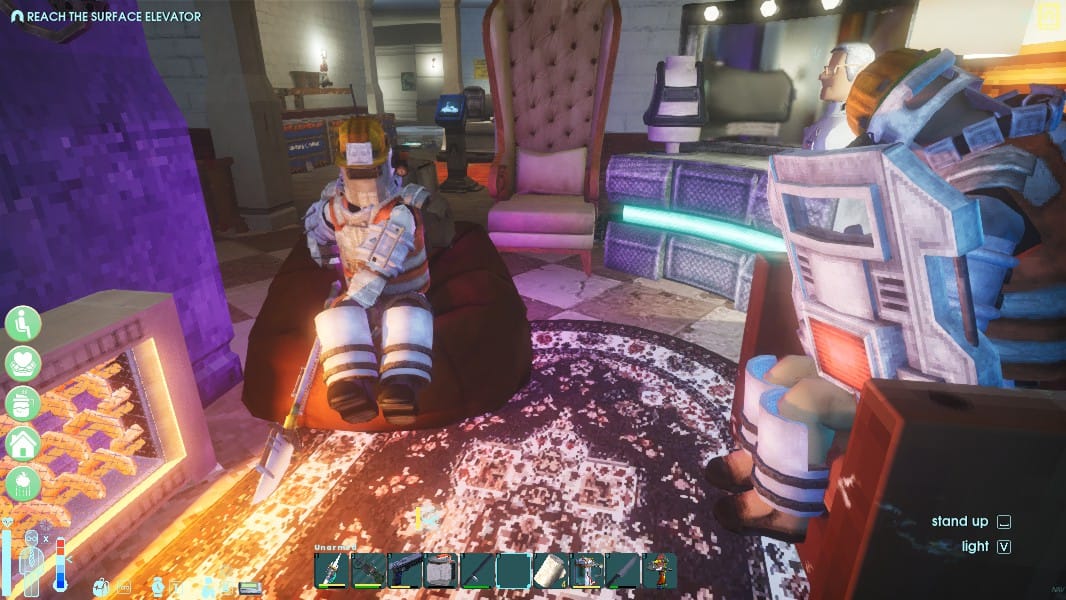
Task: Click the seated-person status icon
Action: pos(22,323)
